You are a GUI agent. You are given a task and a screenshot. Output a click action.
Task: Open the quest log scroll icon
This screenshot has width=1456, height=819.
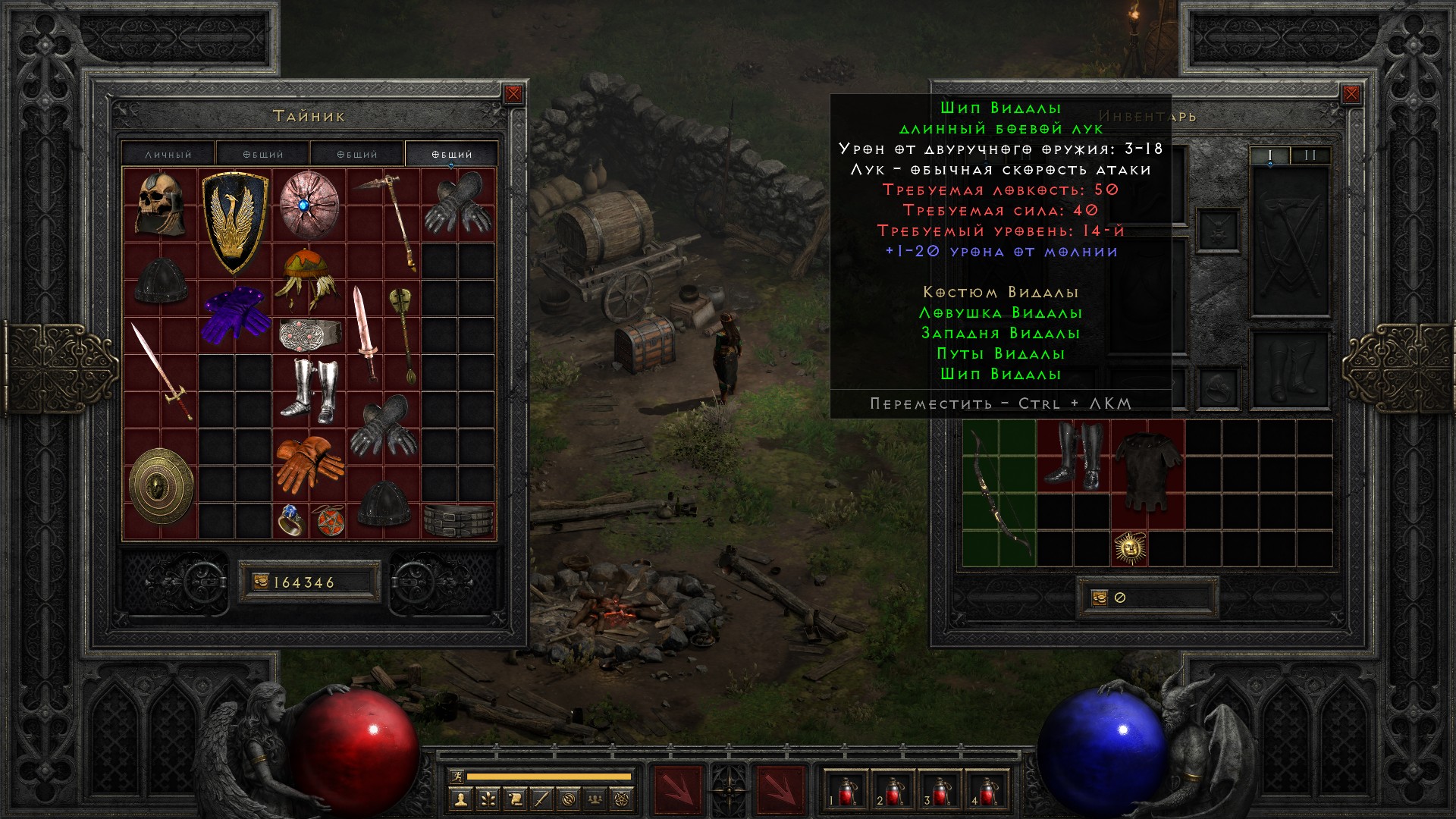coord(514,799)
